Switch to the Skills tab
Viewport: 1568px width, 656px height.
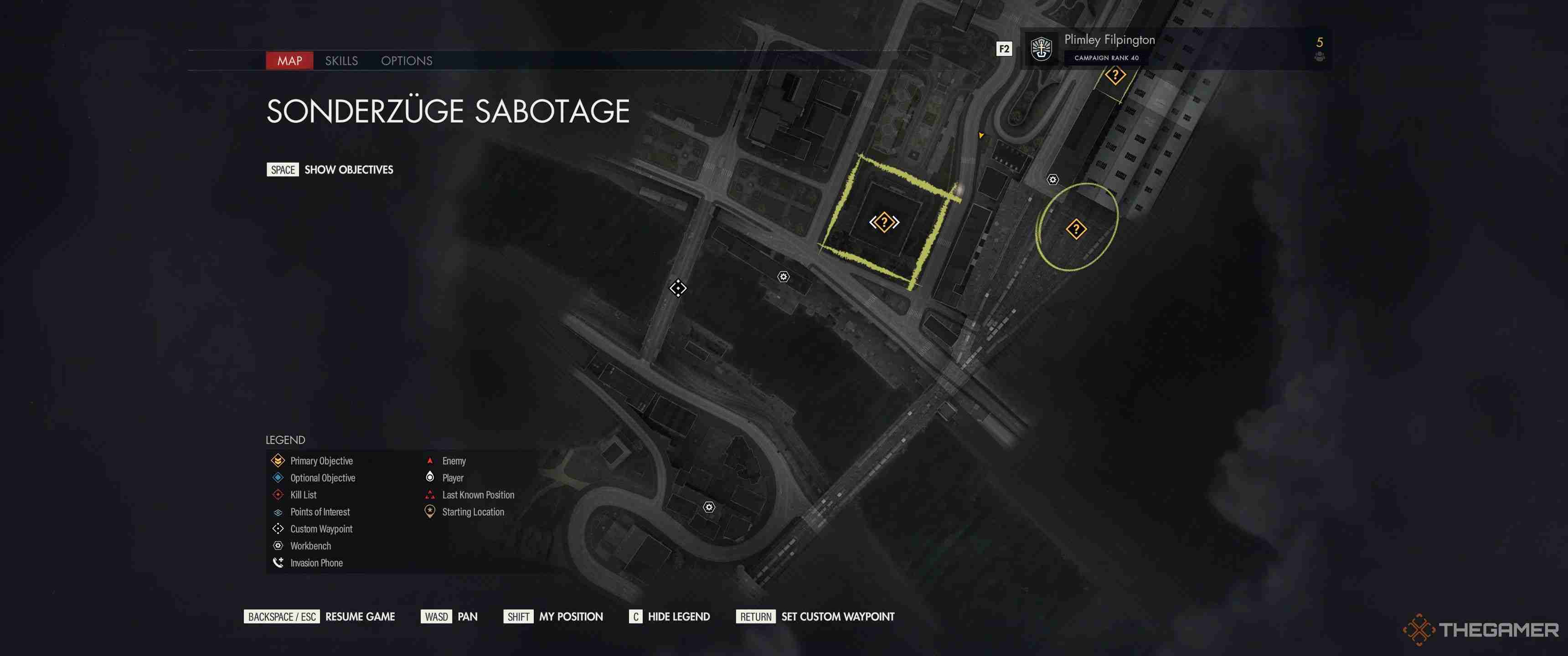tap(343, 61)
